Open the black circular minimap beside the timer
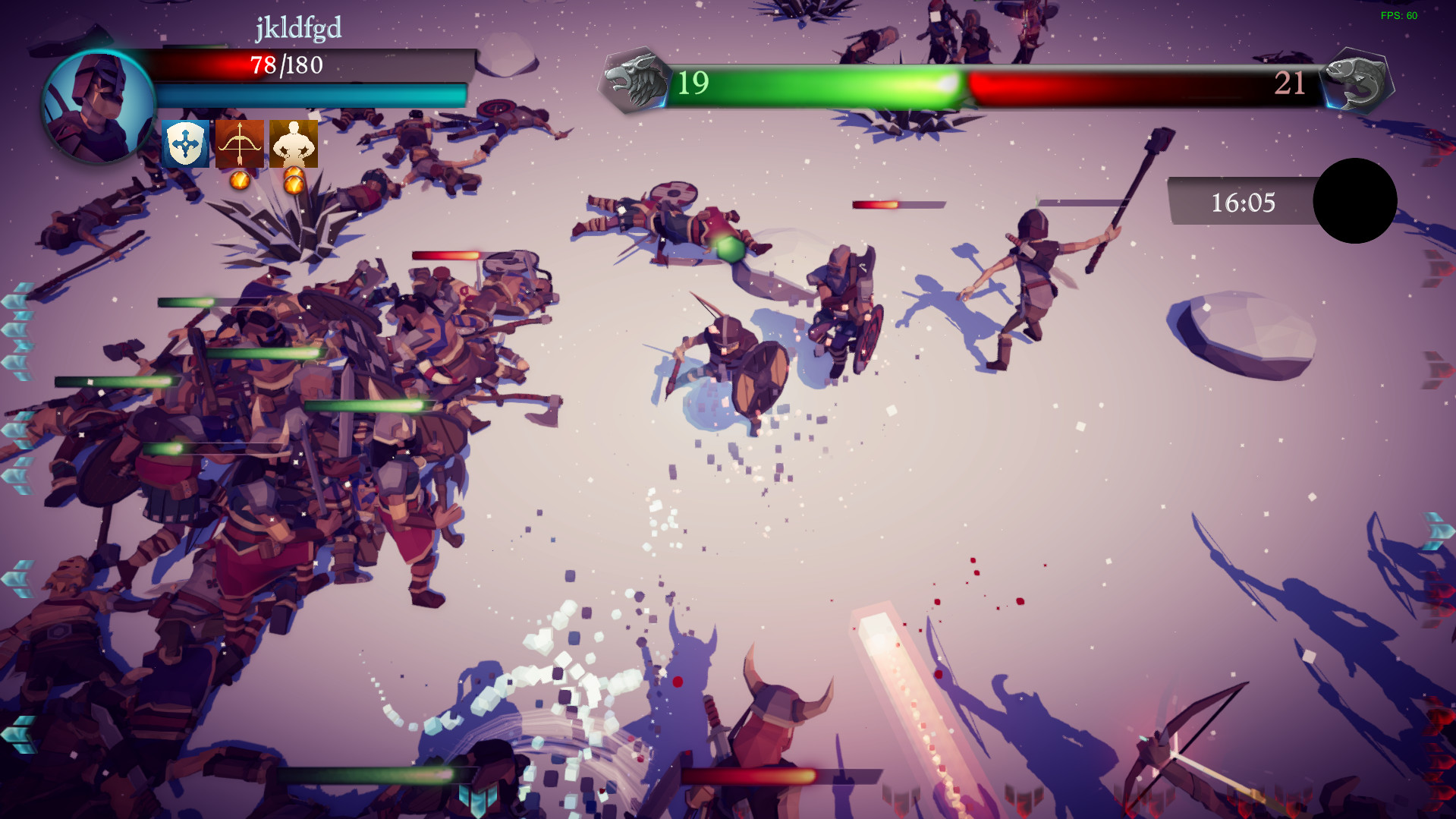 1354,201
